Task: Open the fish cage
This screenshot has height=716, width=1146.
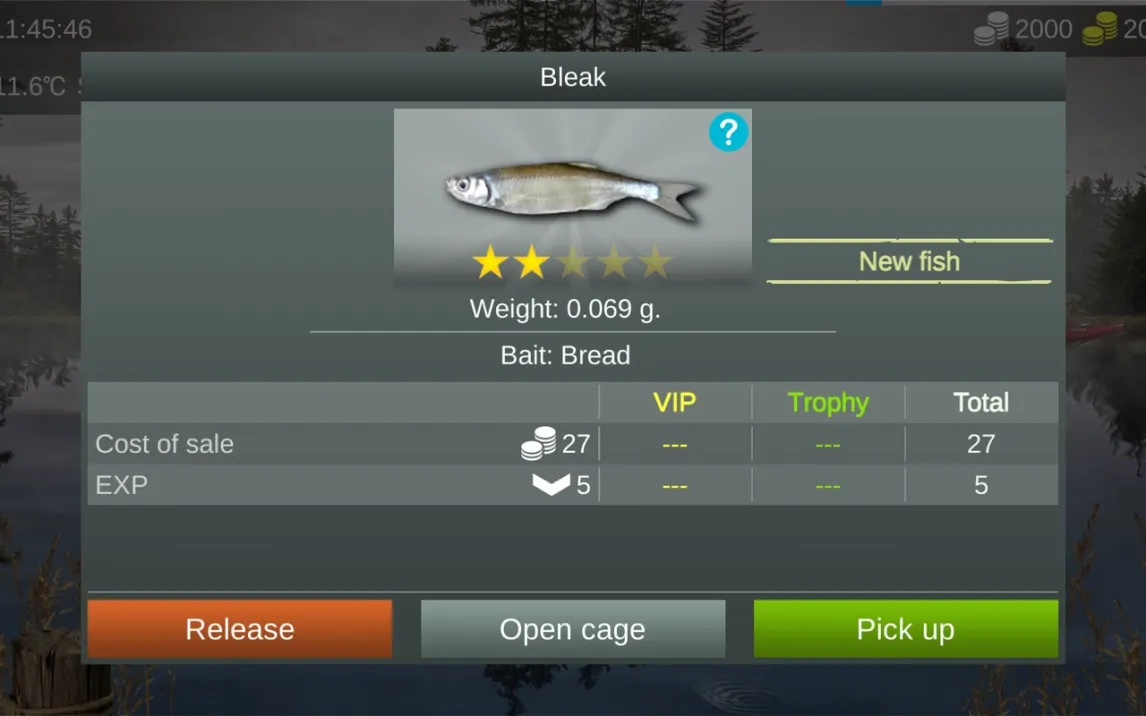Action: tap(572, 629)
